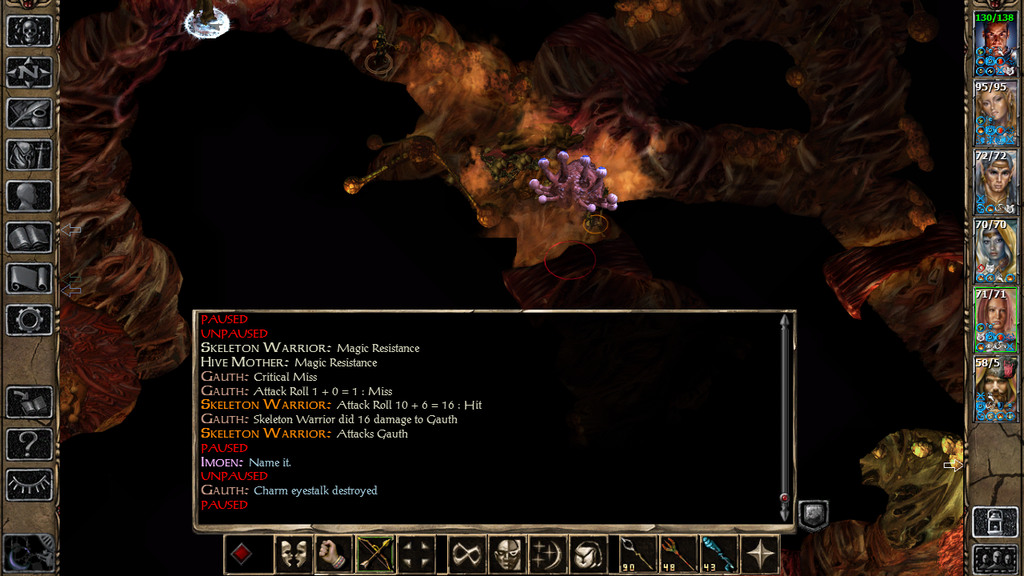This screenshot has width=1024, height=576.
Task: Open the area map with the compass button
Action: click(x=29, y=71)
